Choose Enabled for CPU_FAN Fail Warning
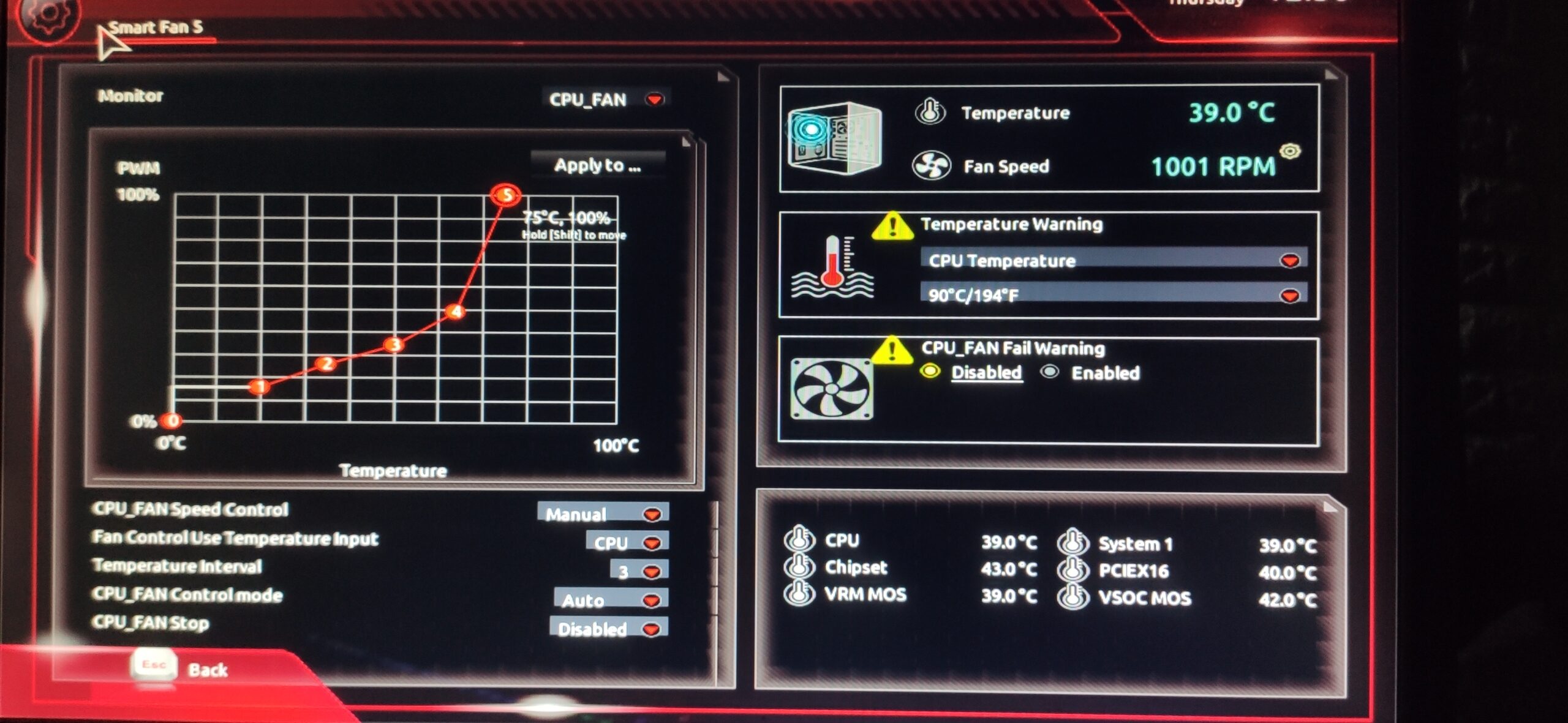Viewport: 1568px width, 723px height. coord(1050,372)
